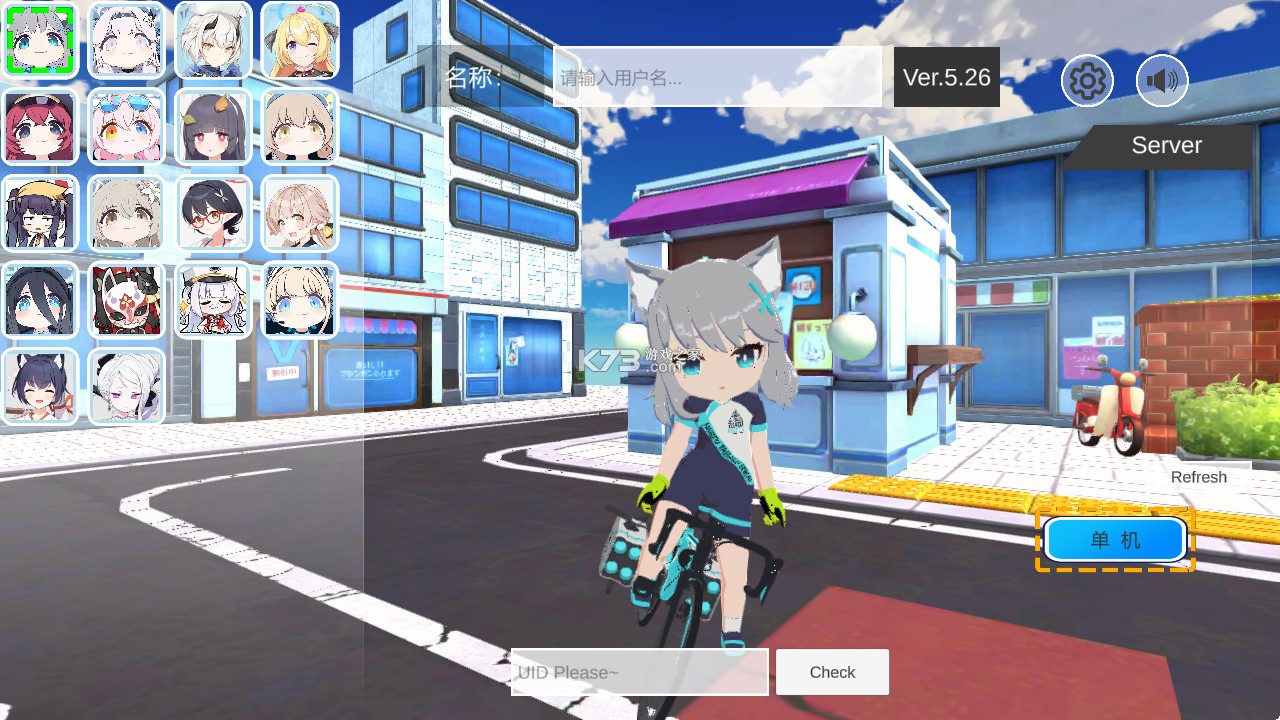
Task: Click the UID Please input box
Action: point(639,672)
